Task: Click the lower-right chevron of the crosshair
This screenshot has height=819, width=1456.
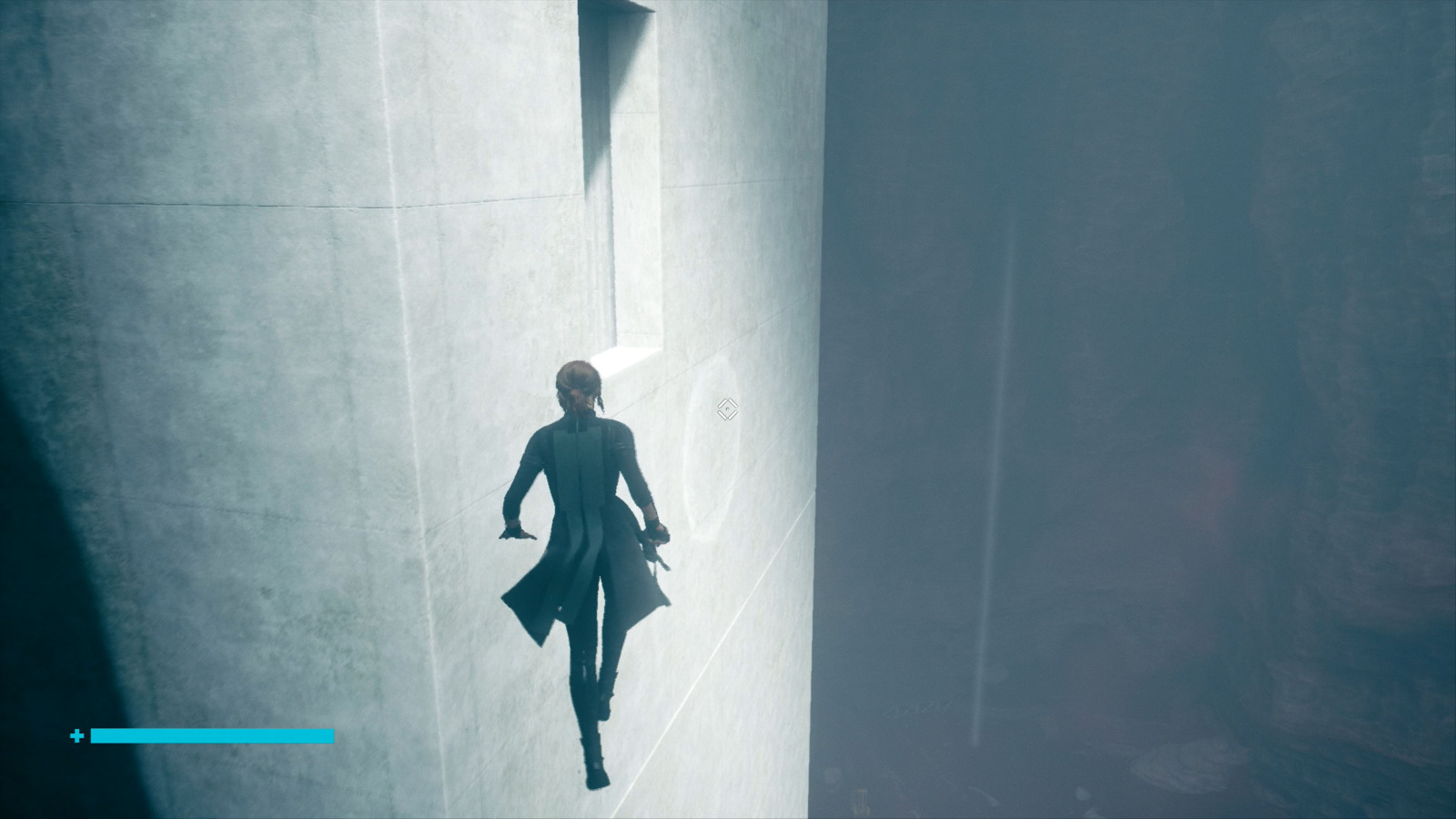Action: pos(733,415)
